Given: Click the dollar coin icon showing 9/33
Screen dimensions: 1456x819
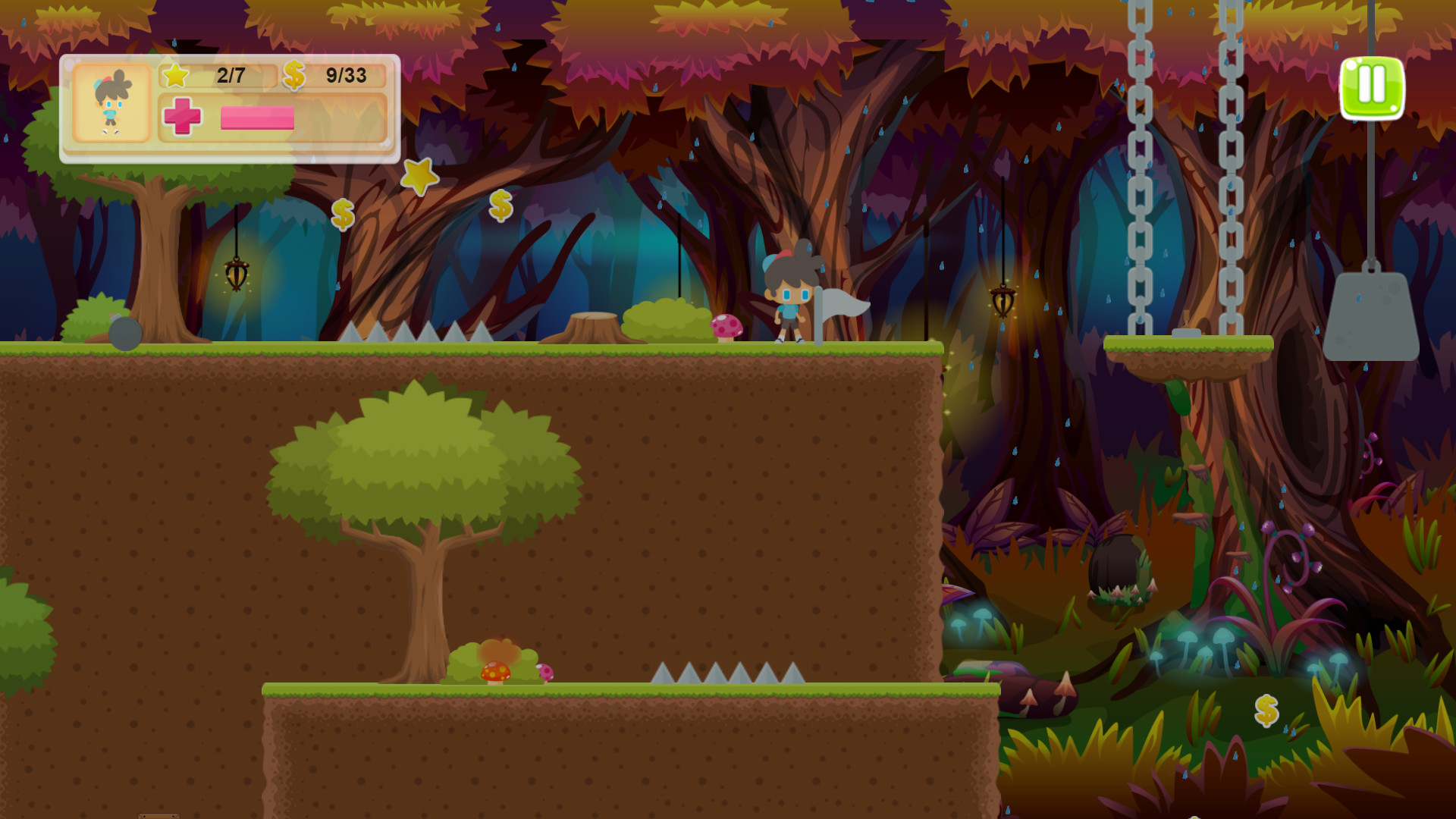Looking at the screenshot, I should tap(295, 75).
